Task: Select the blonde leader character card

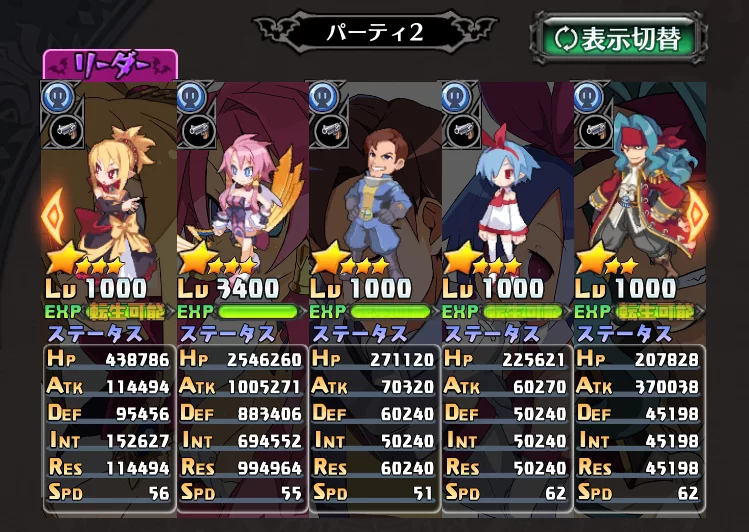Action: click(x=109, y=200)
